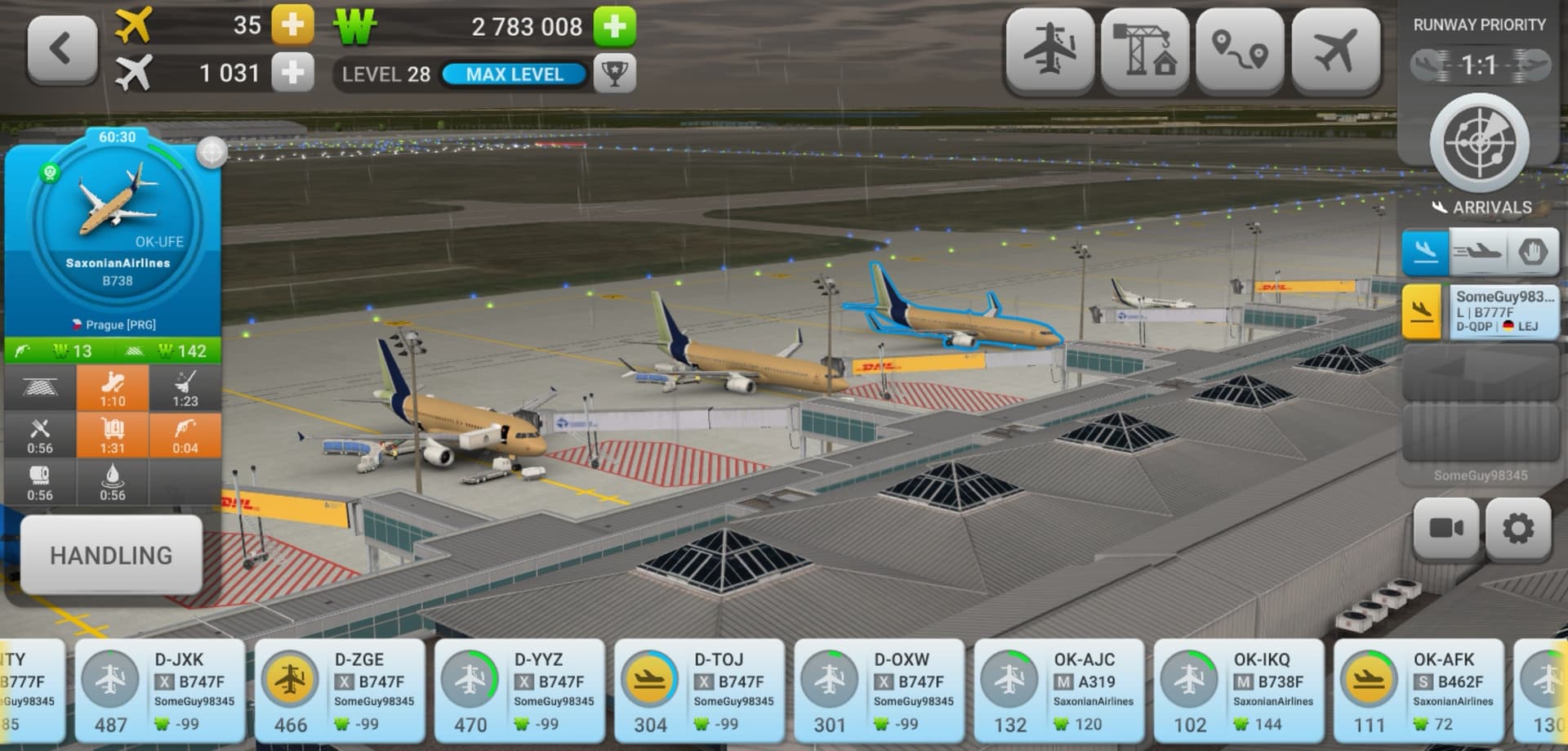The image size is (1568, 751).
Task: Select flight card OK-AFK B462F
Action: point(1418,691)
